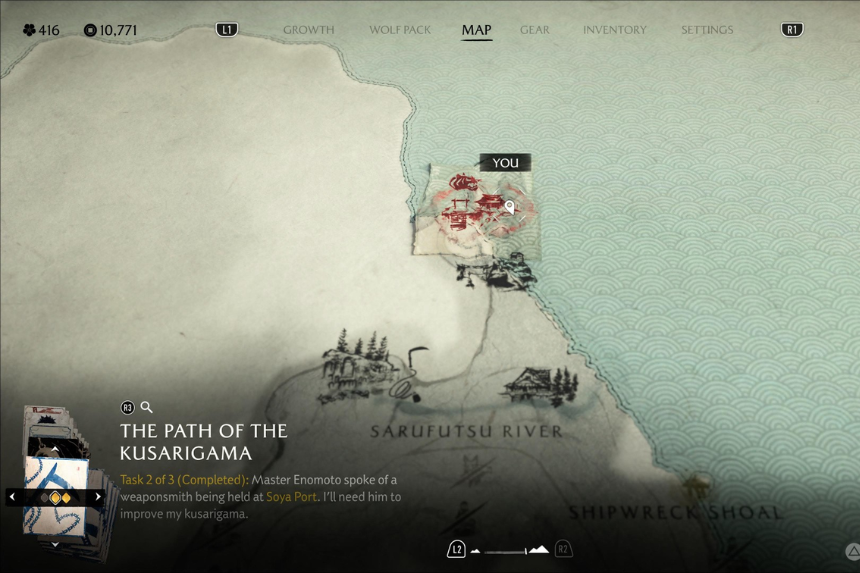Open the Wolf Pack tab

click(398, 30)
